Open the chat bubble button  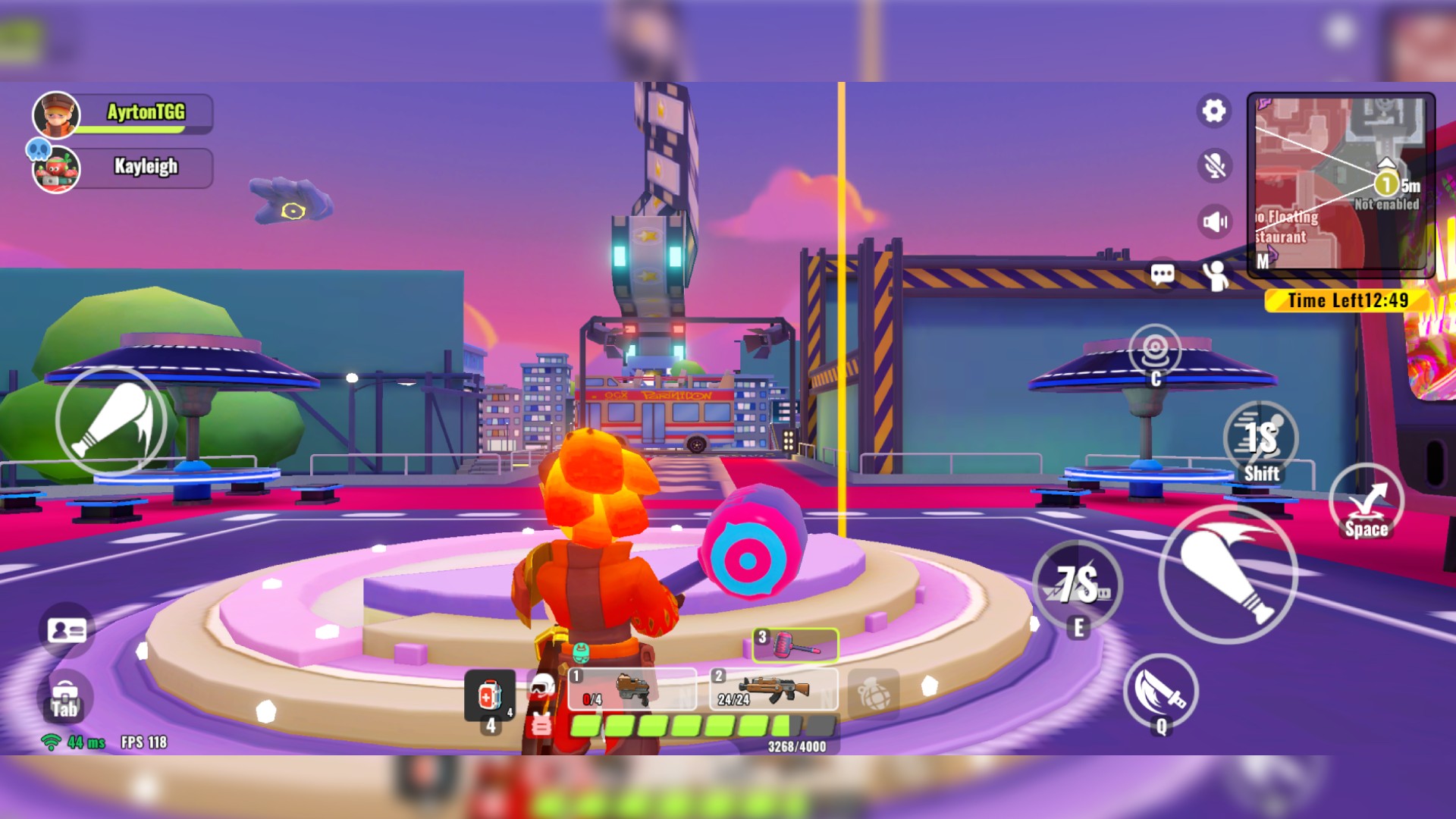click(x=1163, y=274)
